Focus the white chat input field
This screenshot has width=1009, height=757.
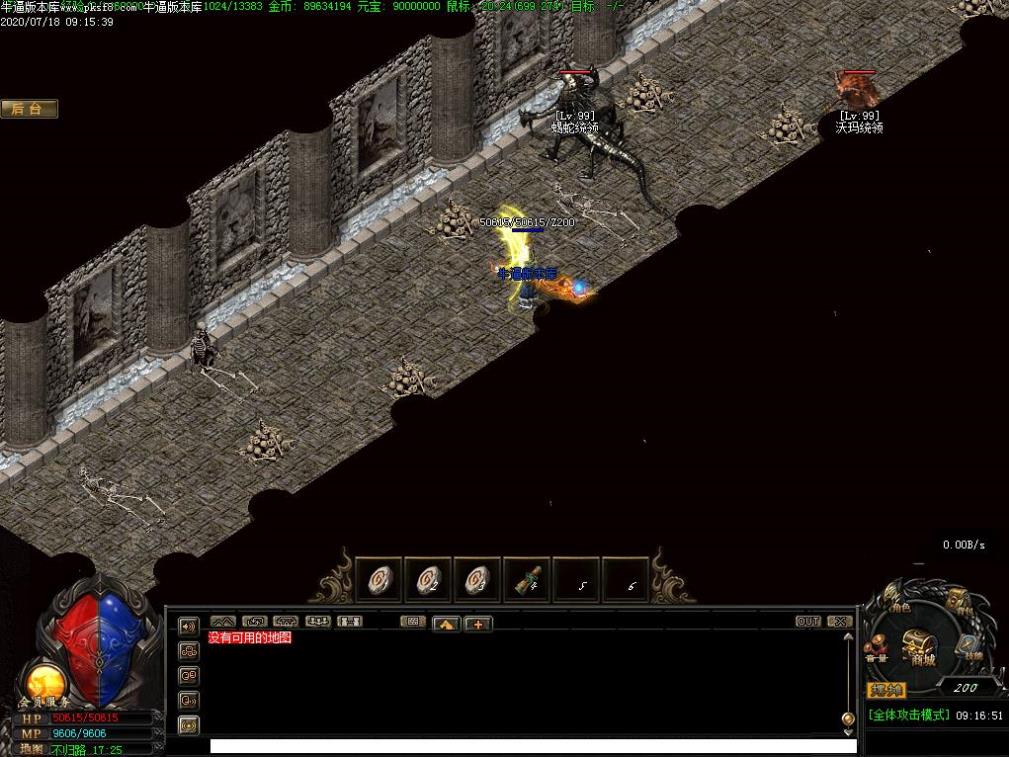(x=532, y=746)
